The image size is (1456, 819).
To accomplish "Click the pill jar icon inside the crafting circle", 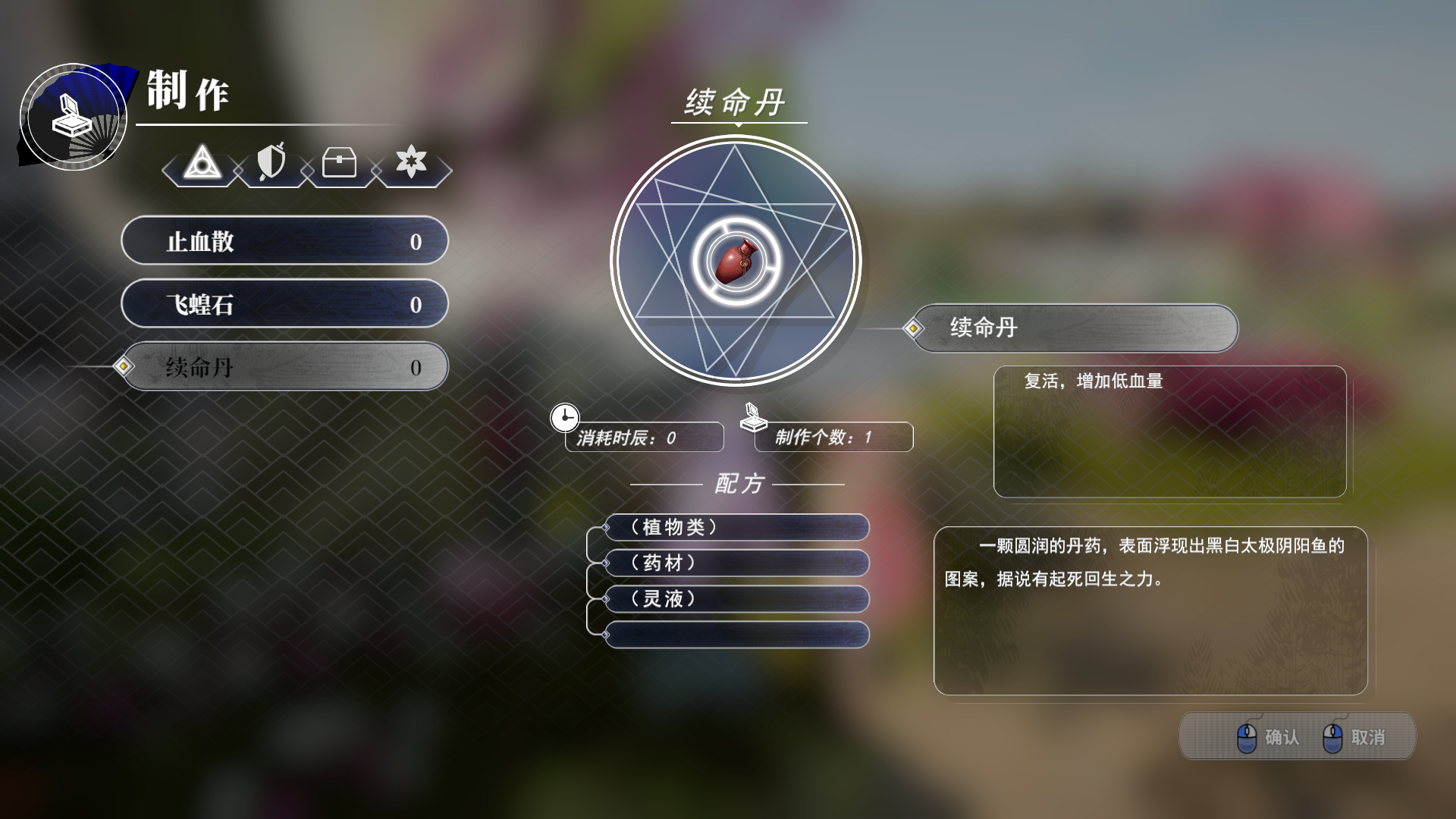I will pyautogui.click(x=736, y=262).
